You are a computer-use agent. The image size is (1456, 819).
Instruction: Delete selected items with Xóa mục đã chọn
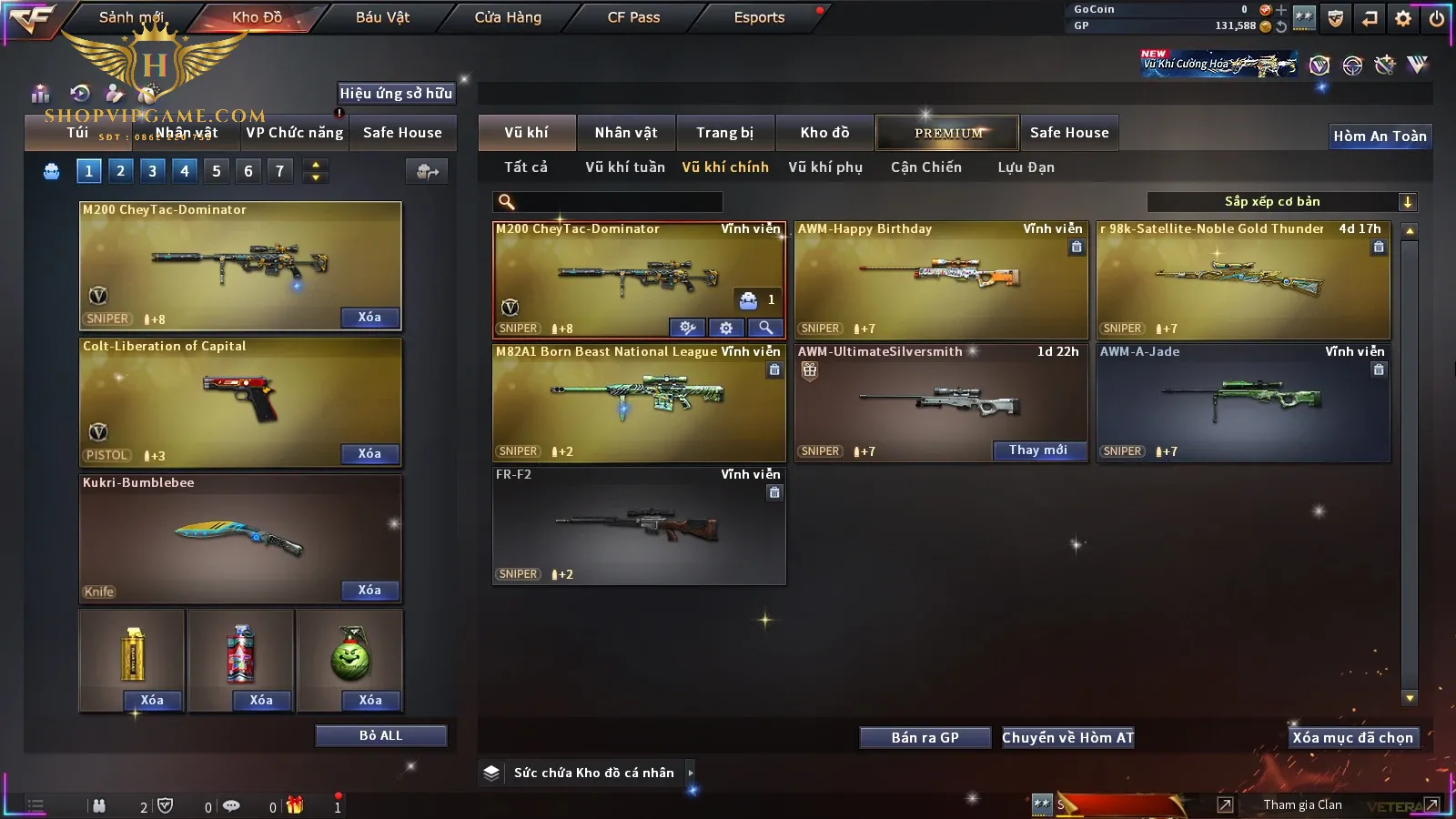click(x=1352, y=738)
